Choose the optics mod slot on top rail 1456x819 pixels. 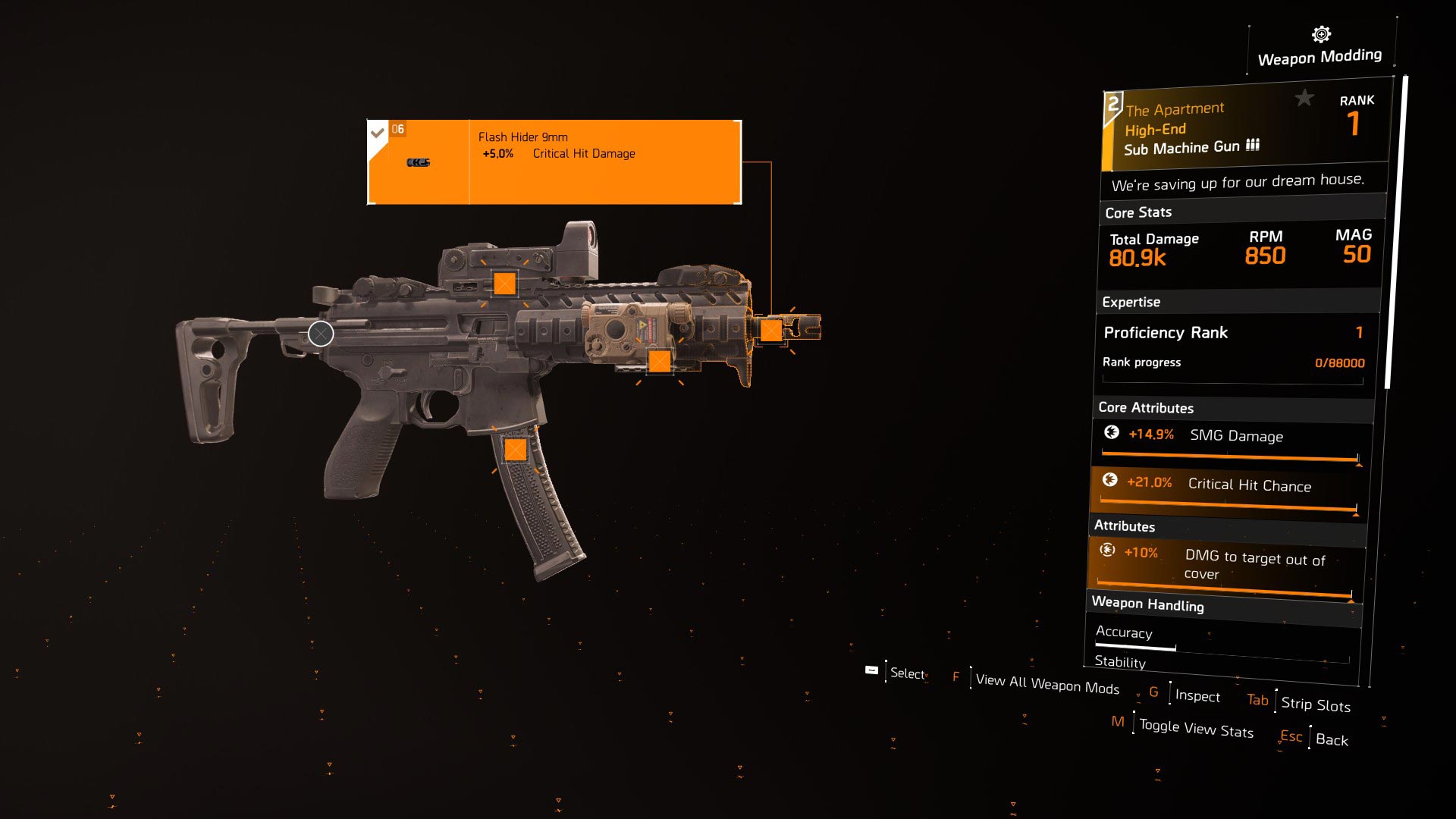click(x=504, y=284)
